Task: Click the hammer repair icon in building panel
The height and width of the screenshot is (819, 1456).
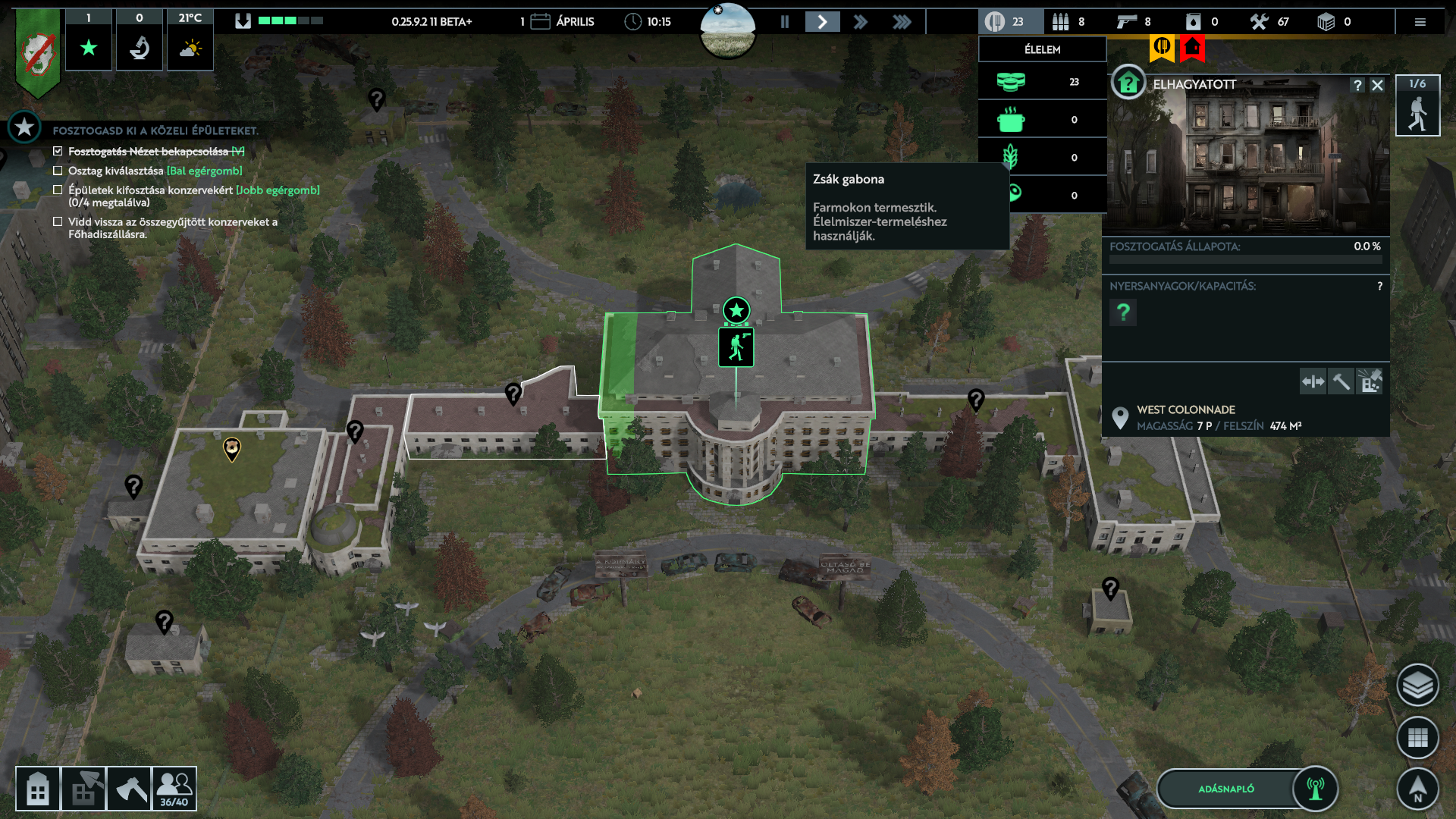Action: pos(1341,381)
